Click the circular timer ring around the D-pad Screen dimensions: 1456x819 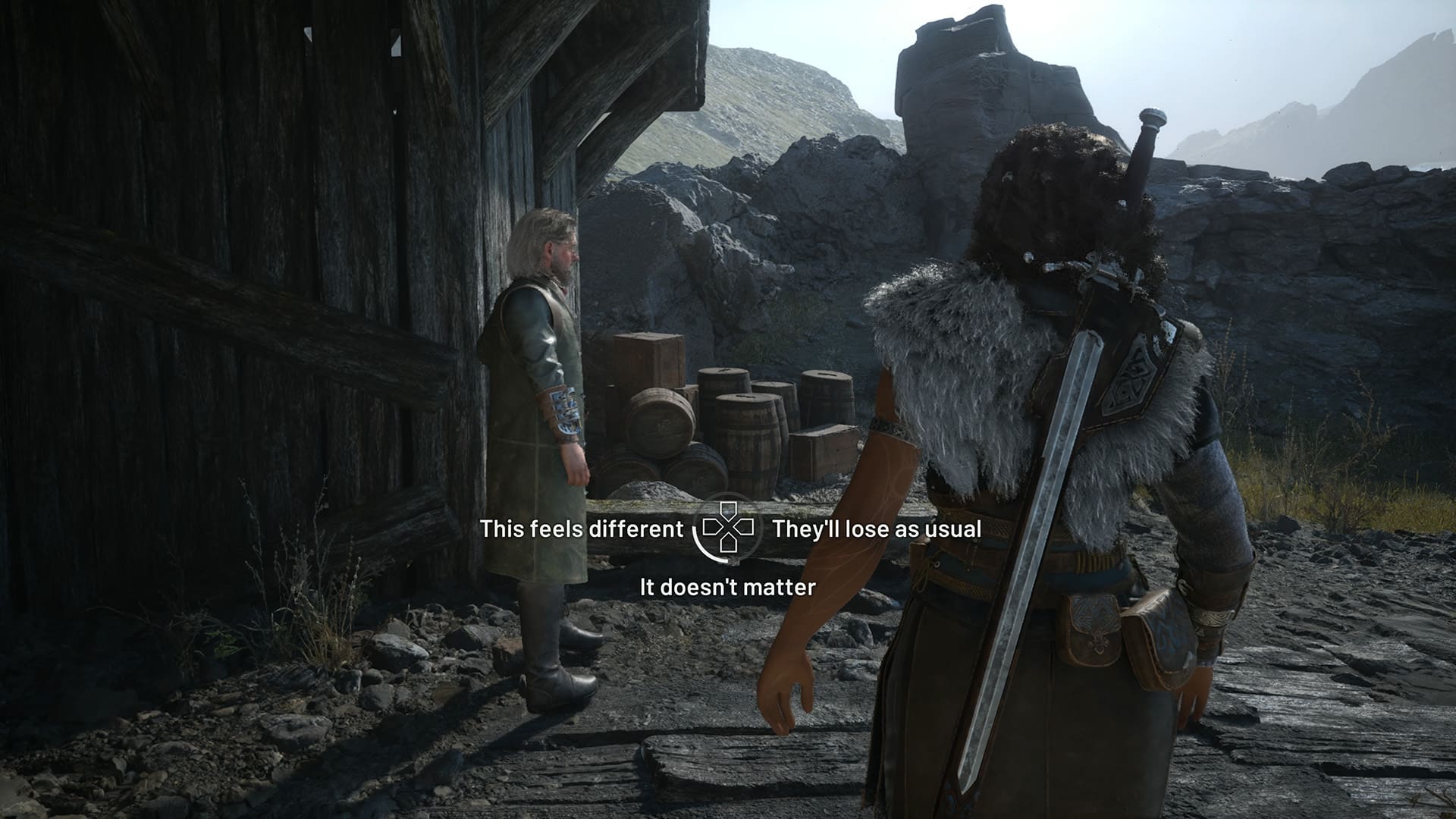coord(700,548)
